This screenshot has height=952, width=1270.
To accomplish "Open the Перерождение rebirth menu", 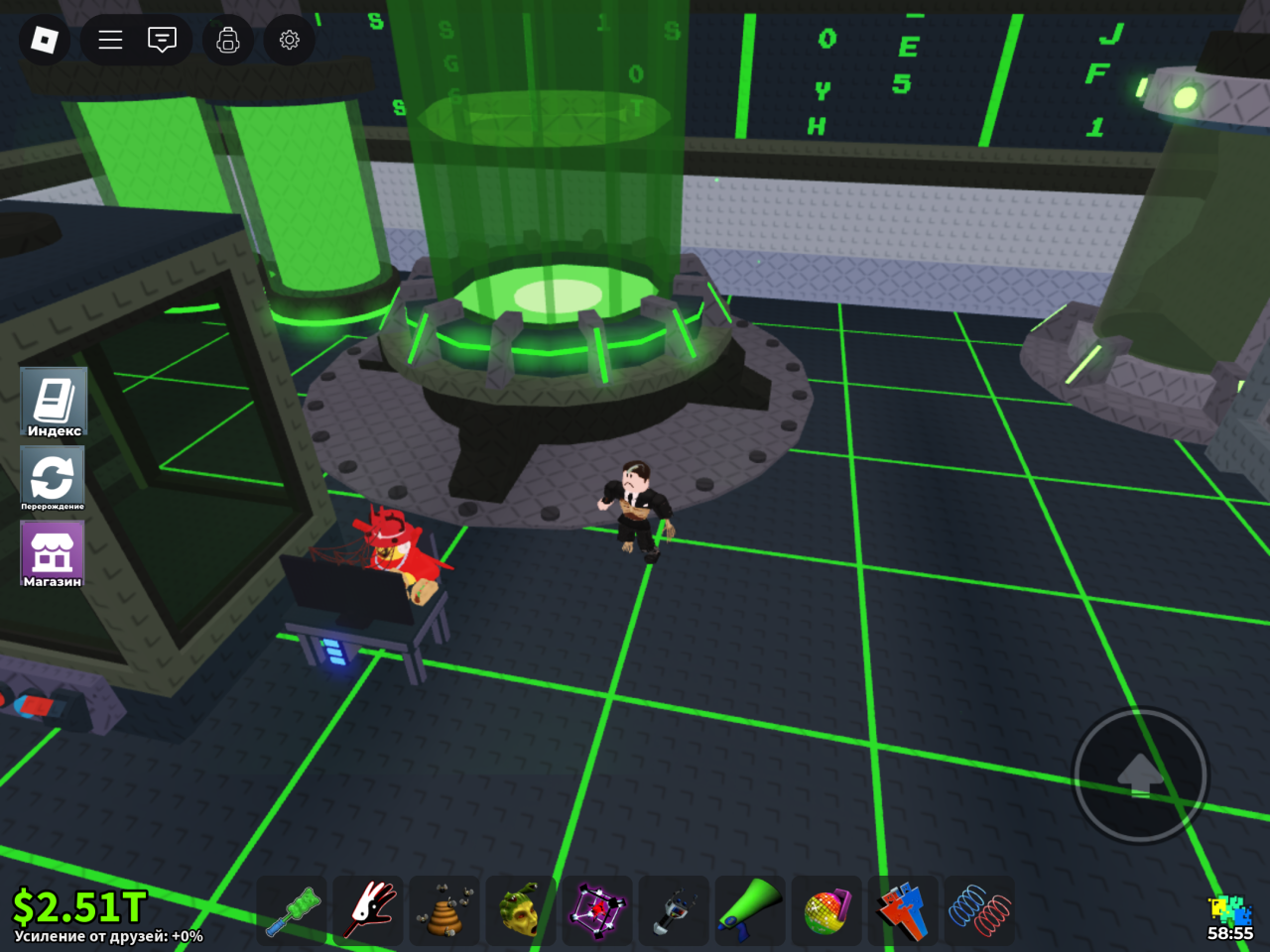I will click(x=53, y=478).
